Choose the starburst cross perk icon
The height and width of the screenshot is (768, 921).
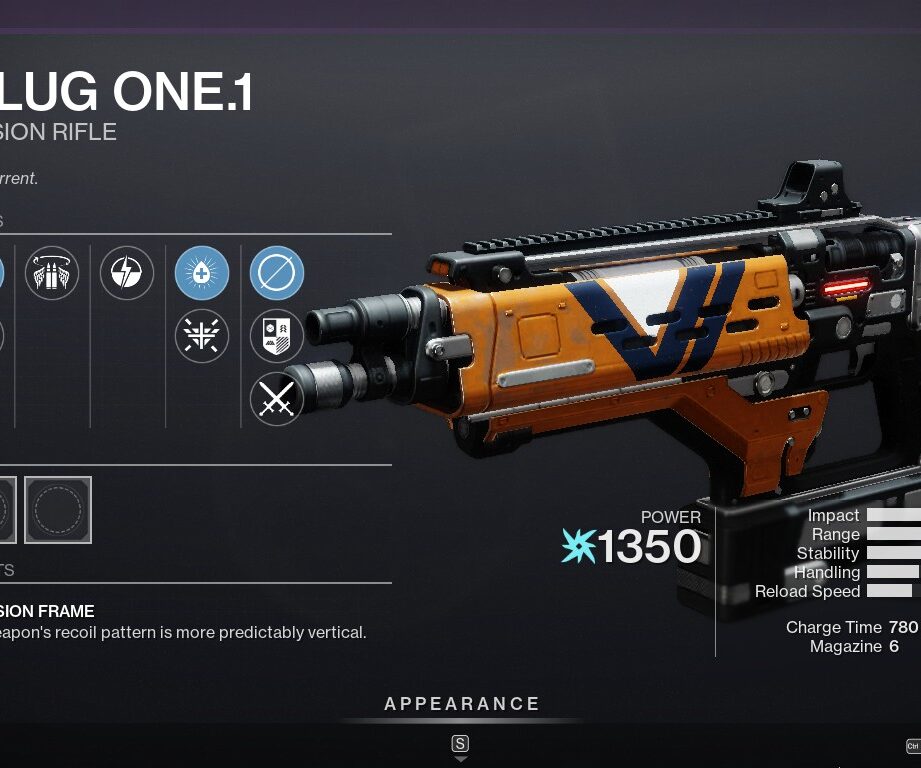[202, 335]
